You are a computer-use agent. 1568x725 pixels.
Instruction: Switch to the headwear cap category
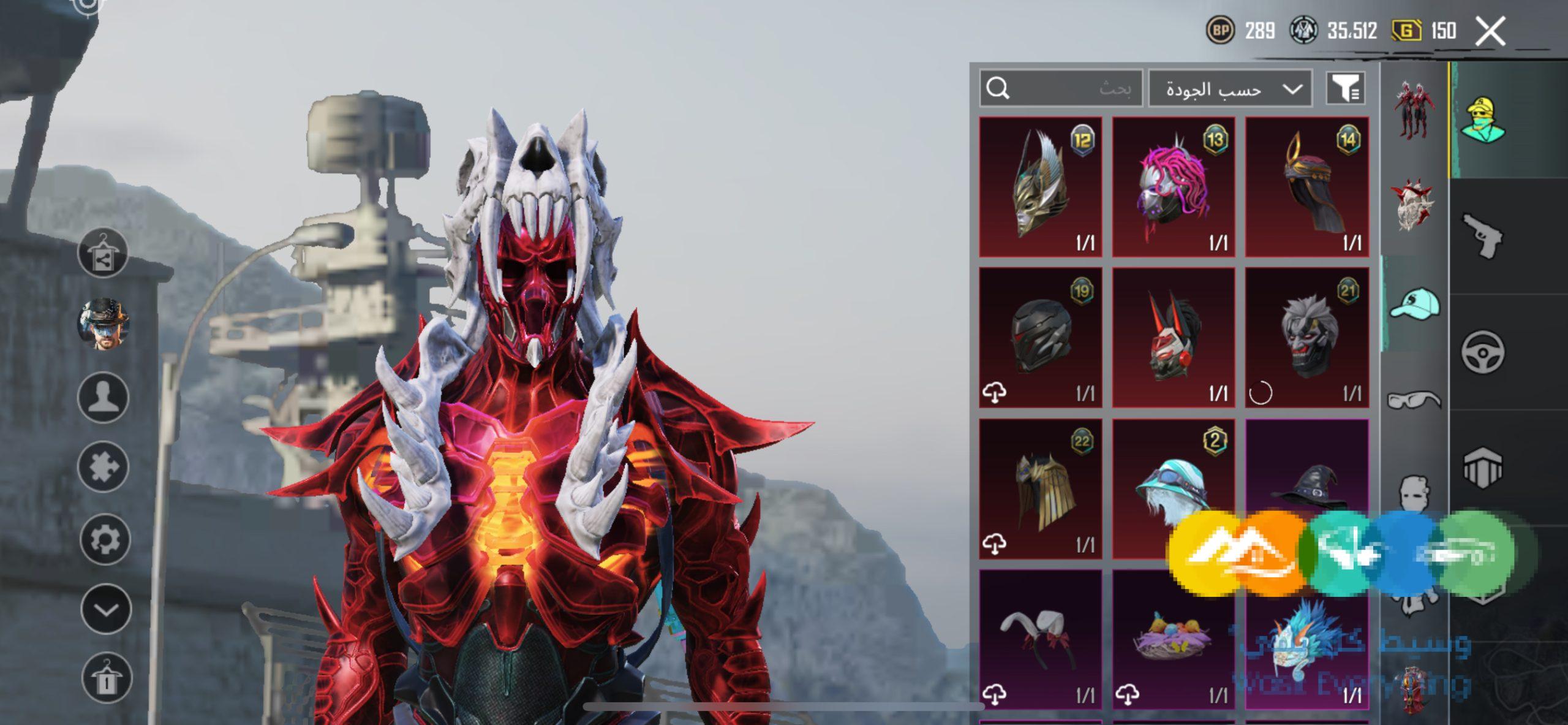(1414, 305)
